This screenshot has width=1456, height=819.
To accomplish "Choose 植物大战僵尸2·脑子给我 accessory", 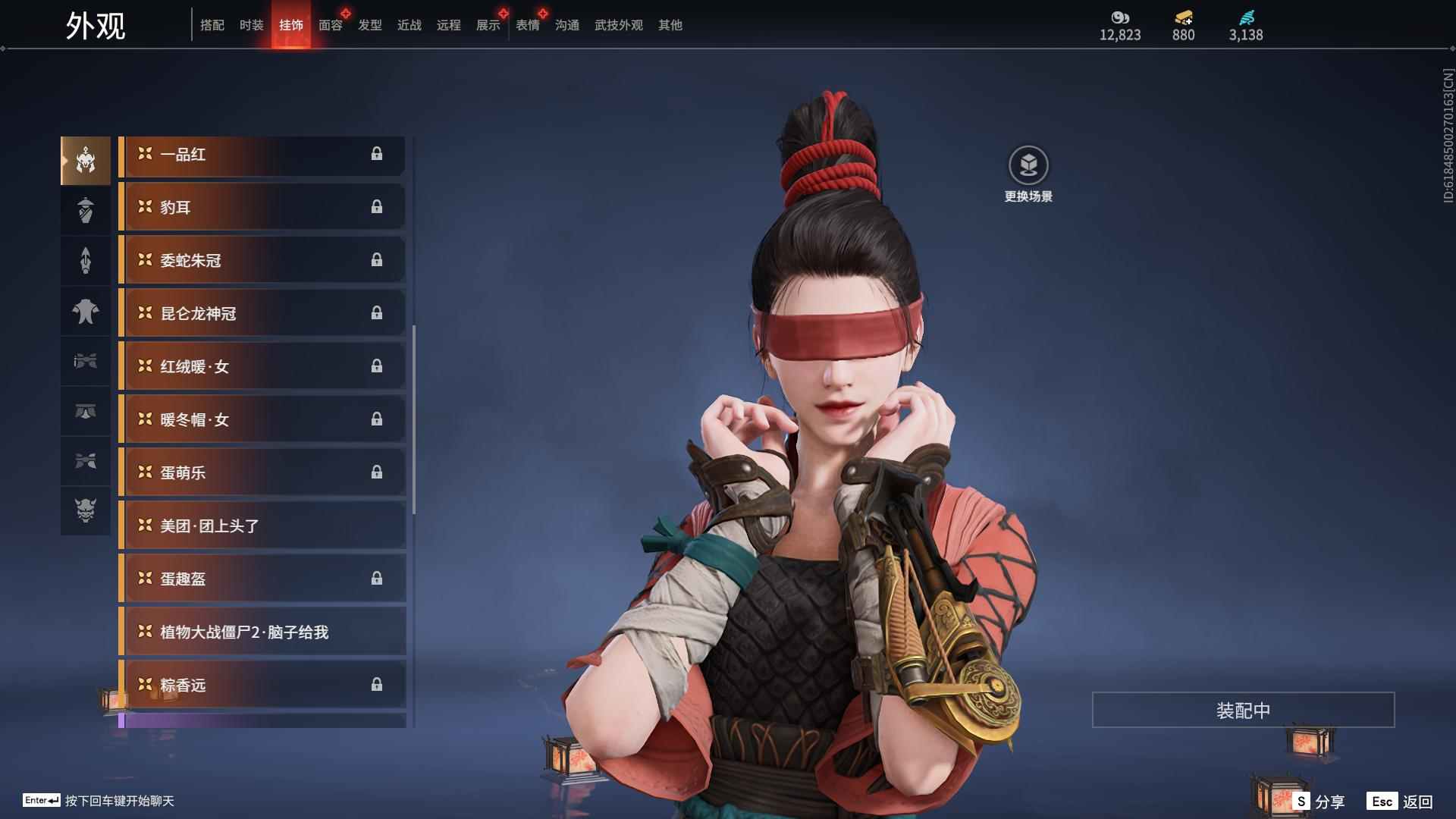I will point(262,632).
